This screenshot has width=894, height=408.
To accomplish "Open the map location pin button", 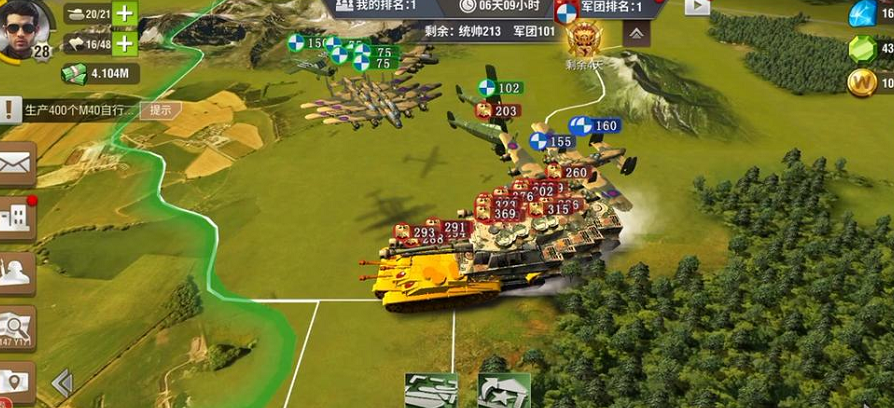I will (16, 382).
